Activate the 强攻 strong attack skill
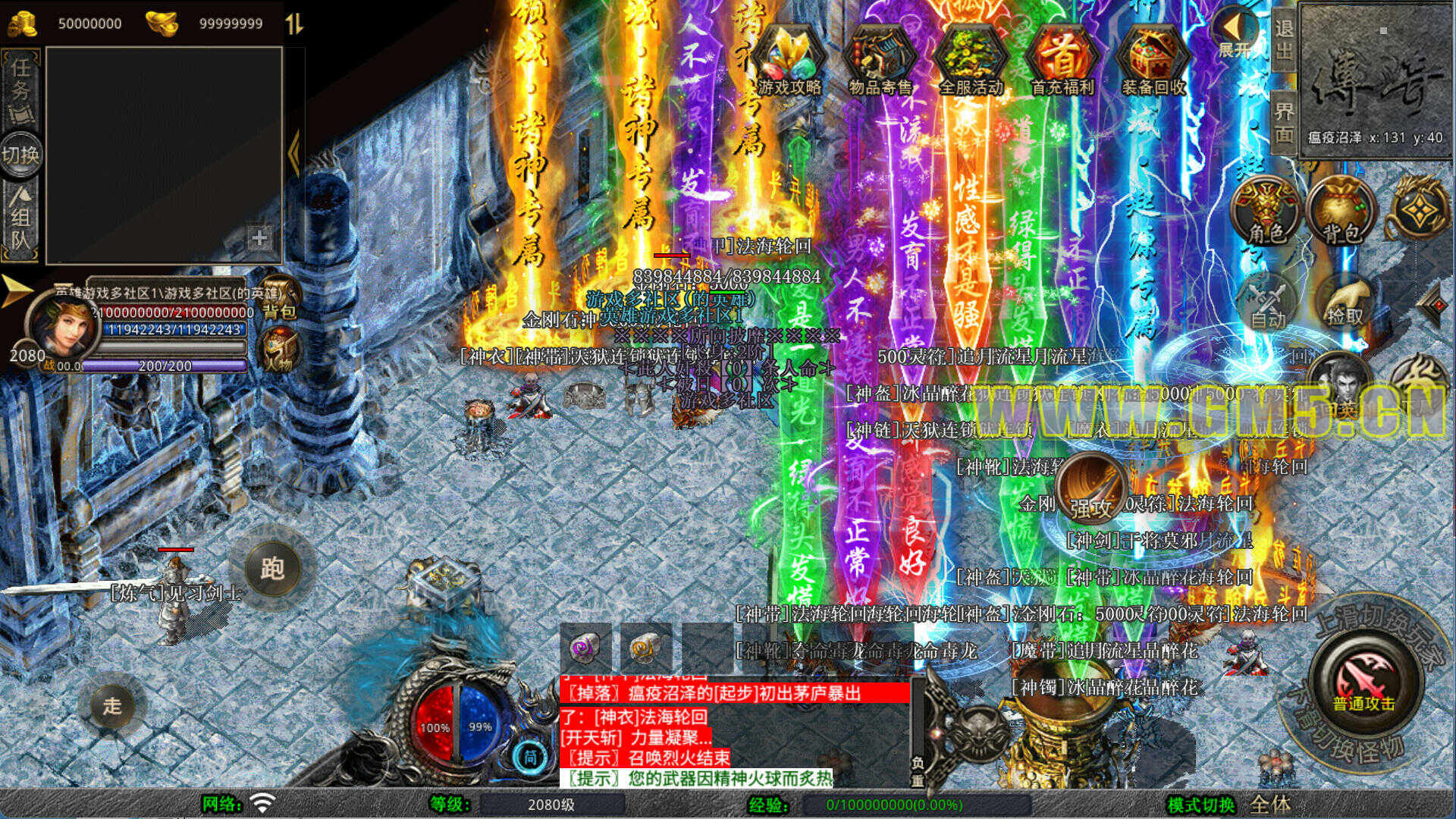 click(x=1090, y=488)
